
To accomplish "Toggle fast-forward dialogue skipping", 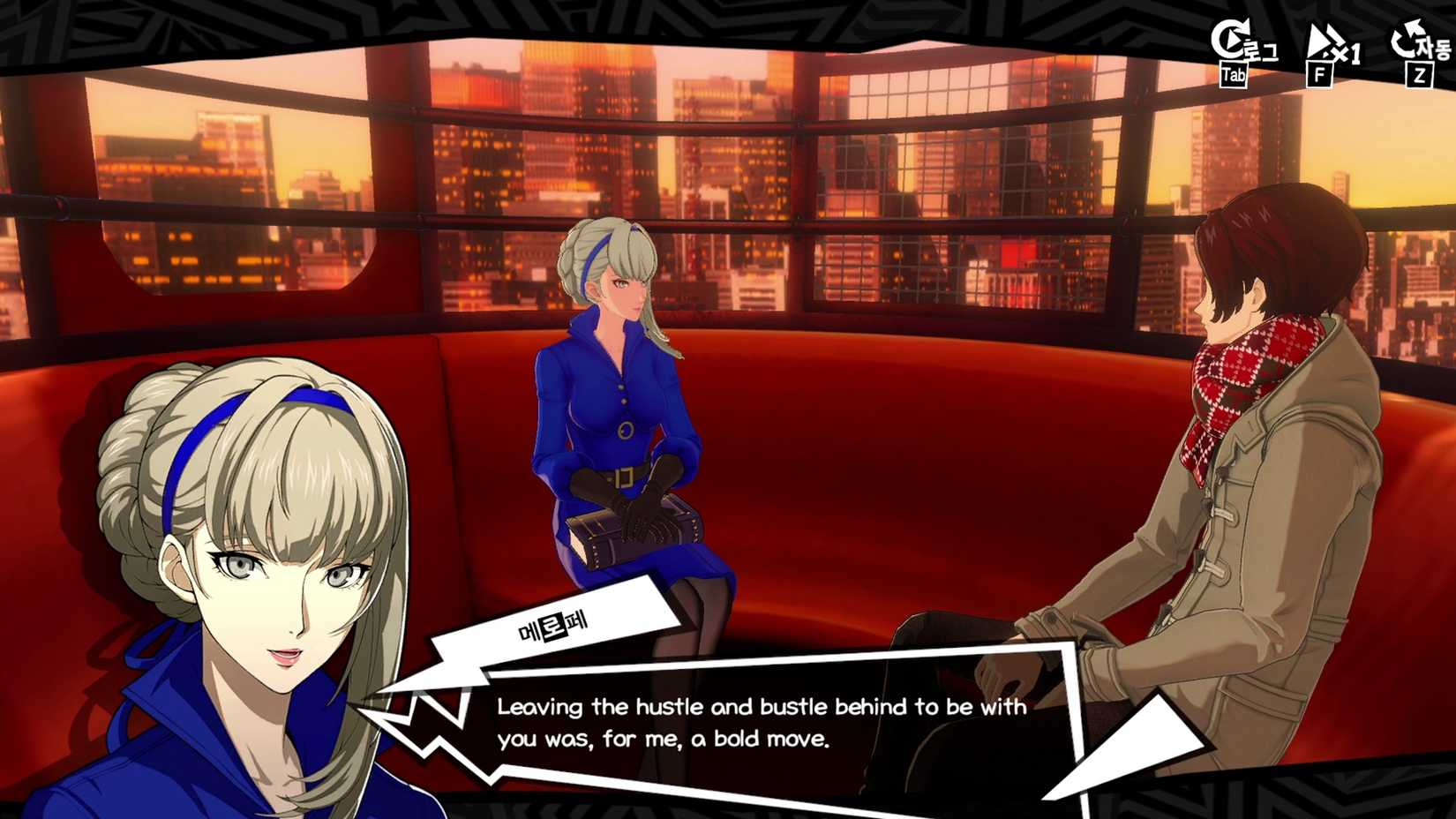I will pyautogui.click(x=1322, y=44).
